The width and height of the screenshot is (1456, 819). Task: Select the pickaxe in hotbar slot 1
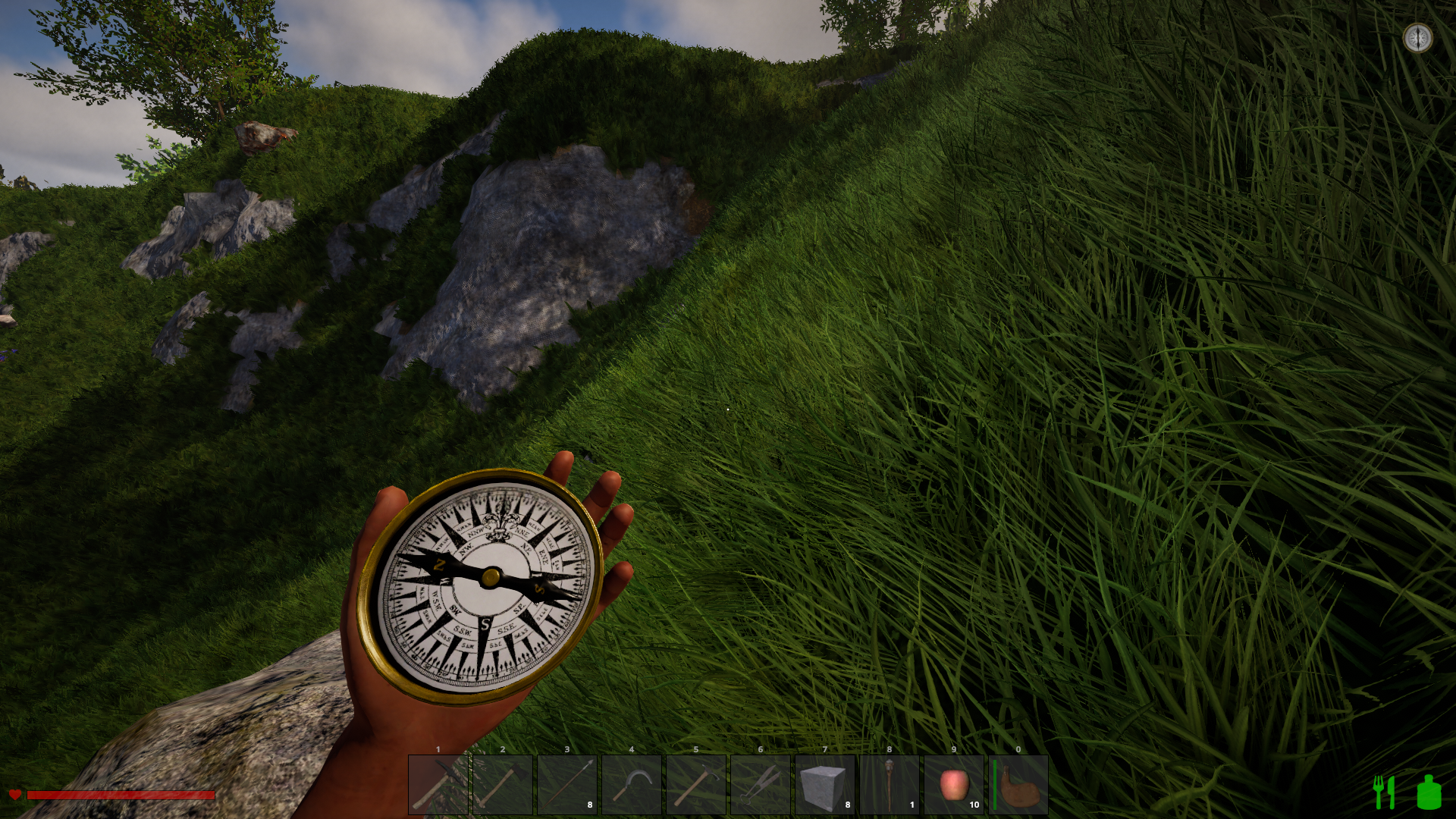point(438,785)
